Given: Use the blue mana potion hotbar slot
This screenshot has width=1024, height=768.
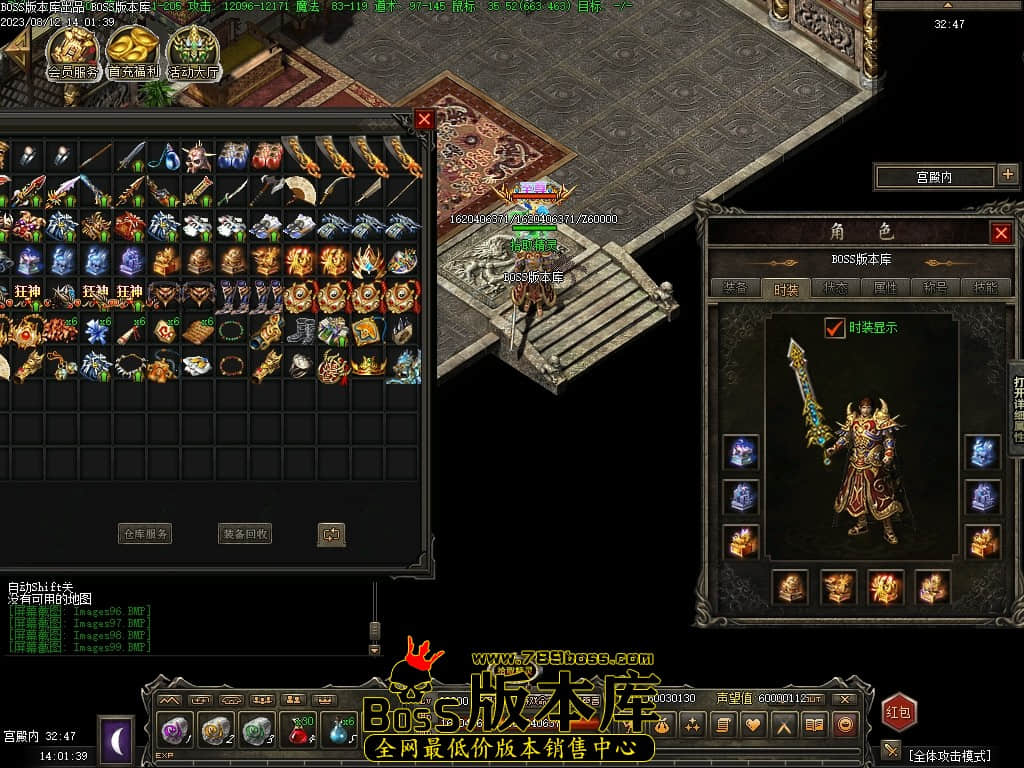Looking at the screenshot, I should (339, 732).
